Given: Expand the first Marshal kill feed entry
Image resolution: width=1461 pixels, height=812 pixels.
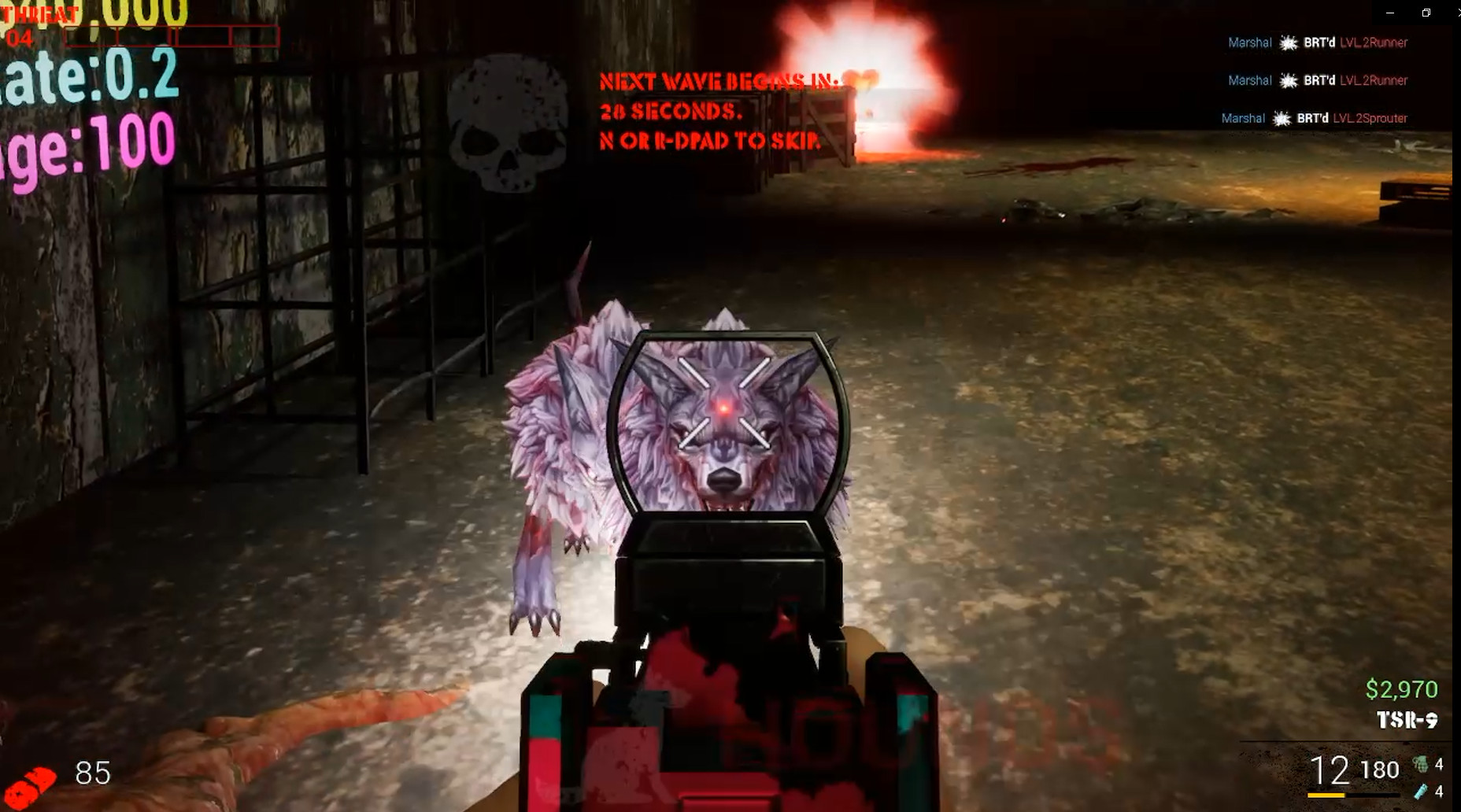Looking at the screenshot, I should (x=1249, y=43).
